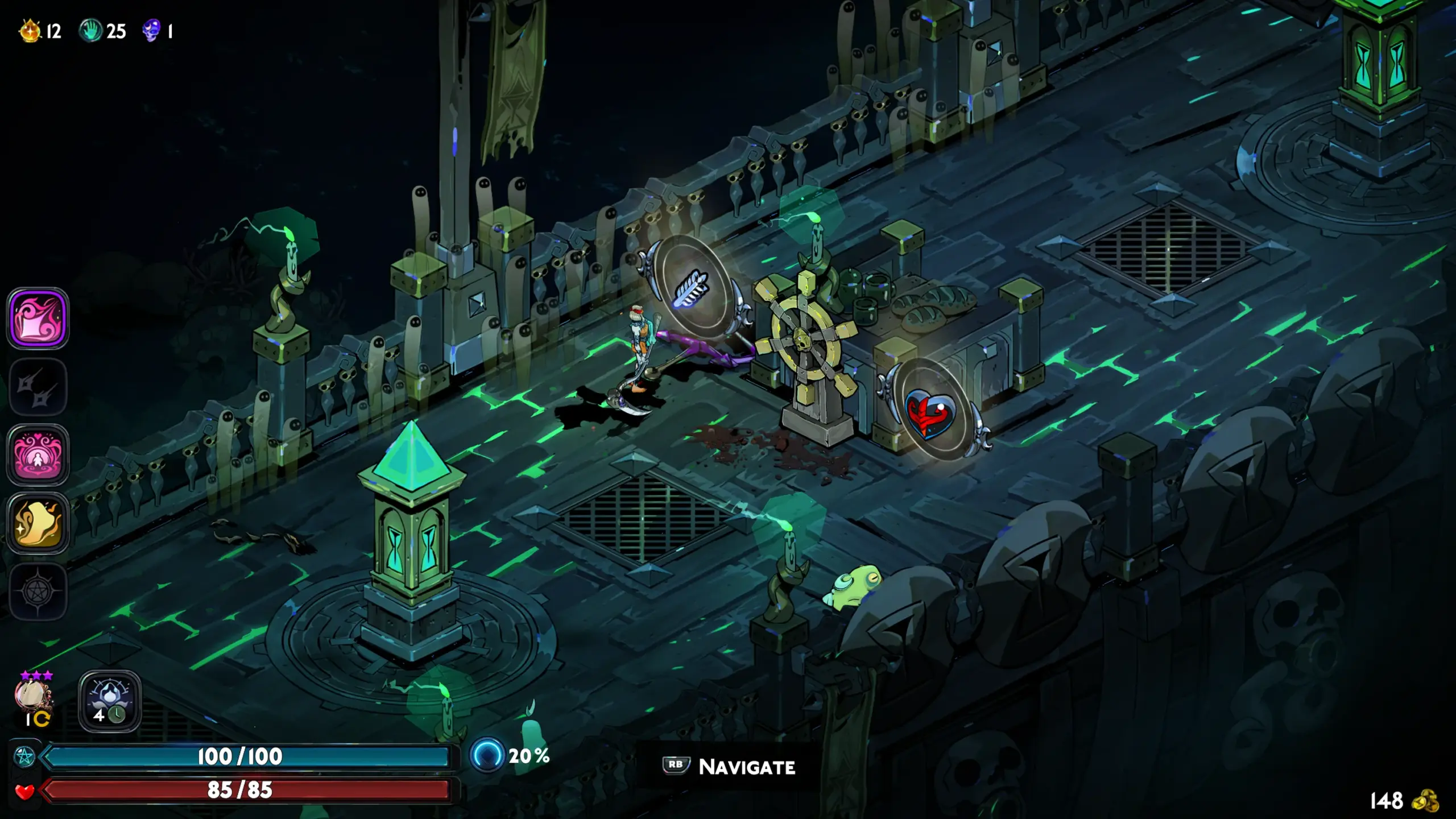The width and height of the screenshot is (1456, 819).
Task: Select the pink figure cast boon icon
Action: click(x=38, y=455)
